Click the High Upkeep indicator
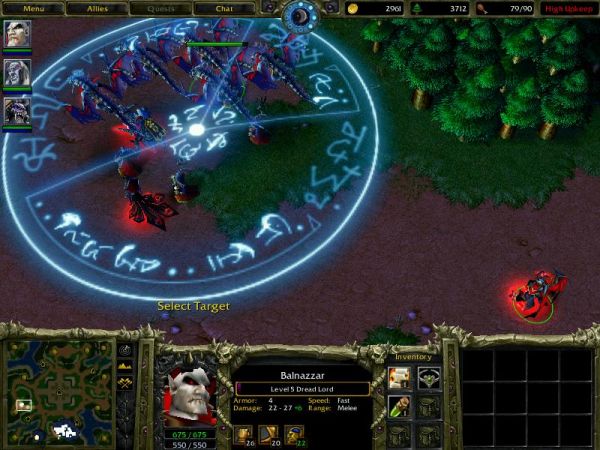This screenshot has width=600, height=450. (569, 8)
